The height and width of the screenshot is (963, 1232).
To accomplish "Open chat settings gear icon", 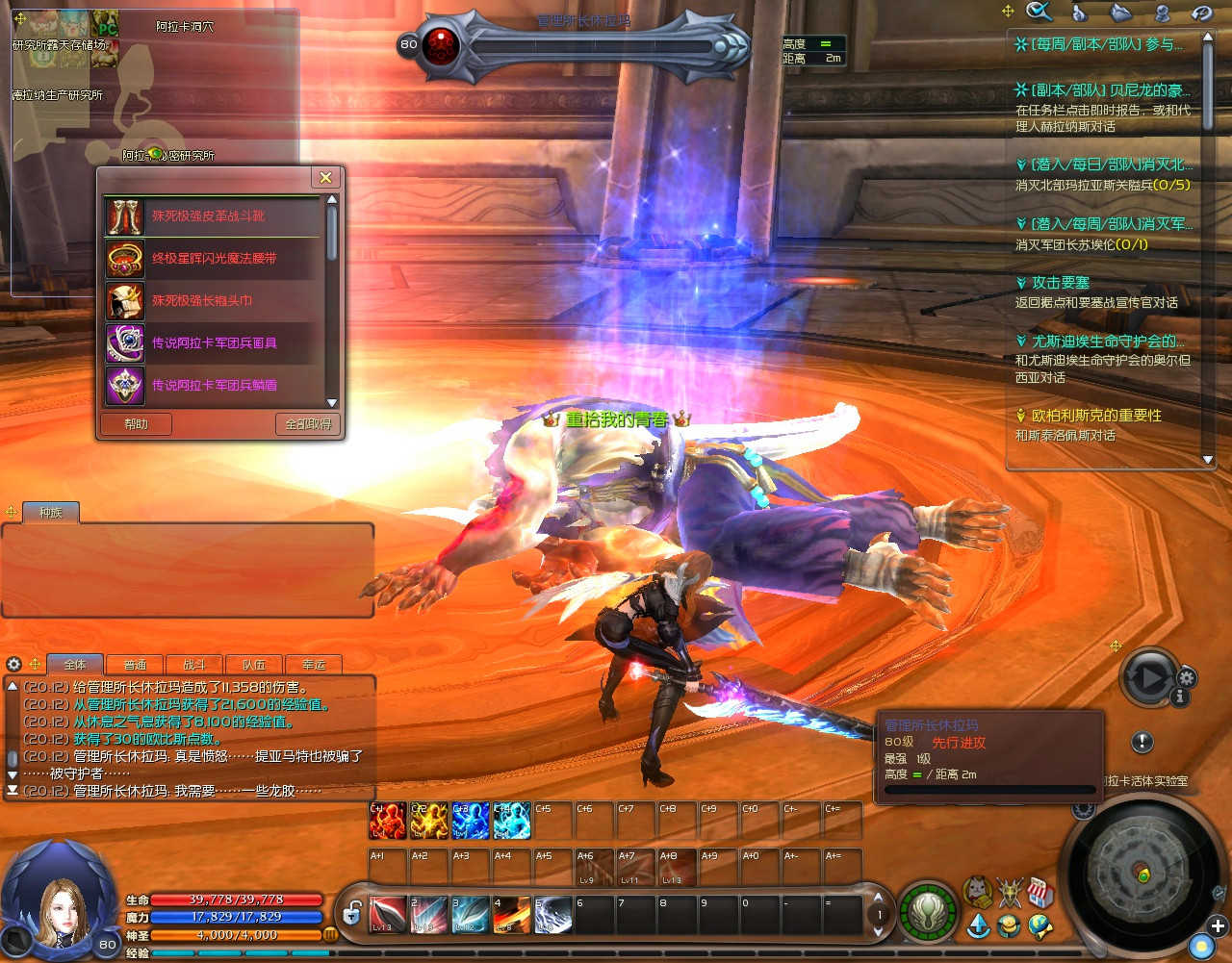I will click(13, 664).
